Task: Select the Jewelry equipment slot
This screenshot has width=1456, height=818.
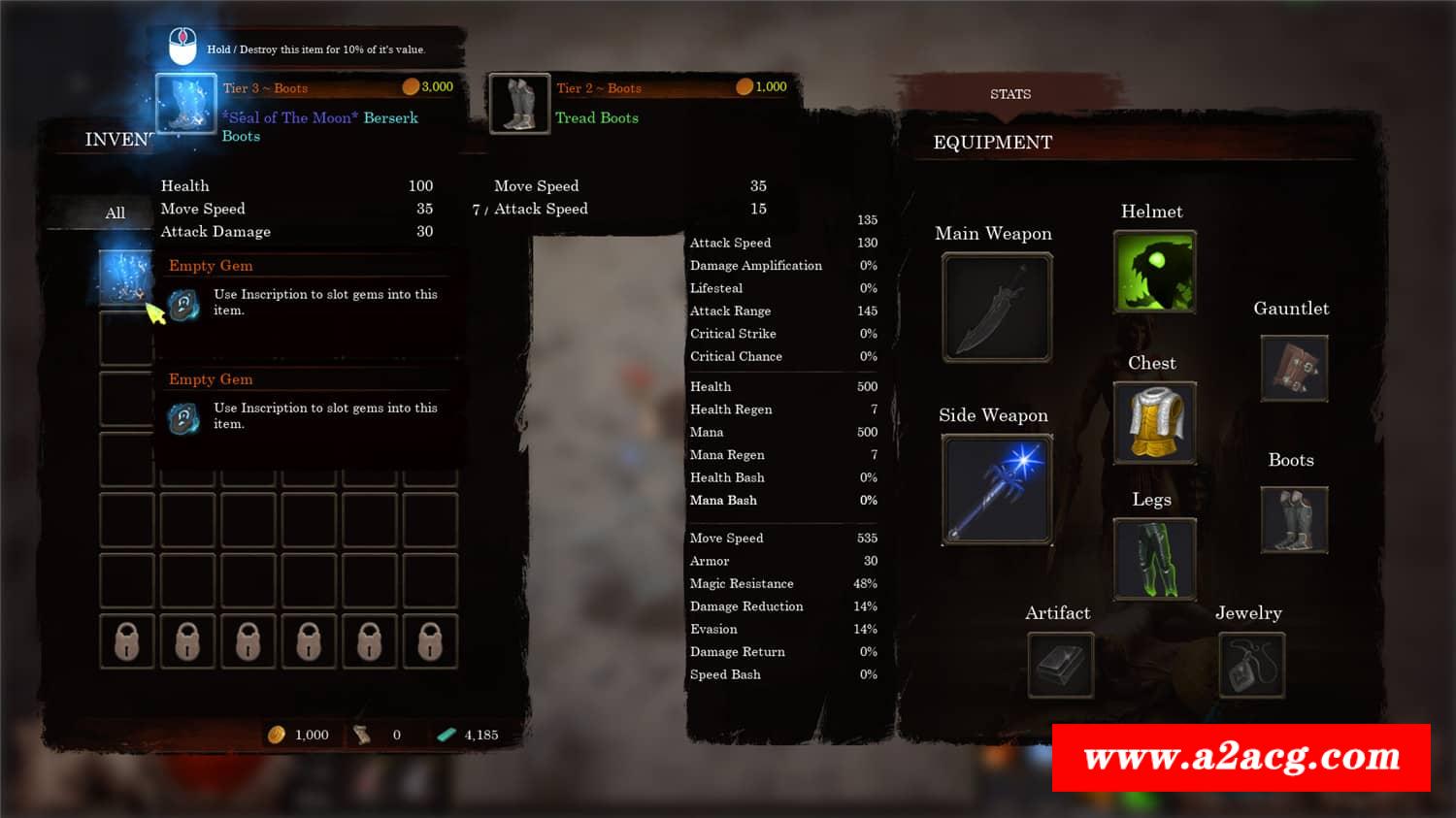Action: [x=1251, y=665]
